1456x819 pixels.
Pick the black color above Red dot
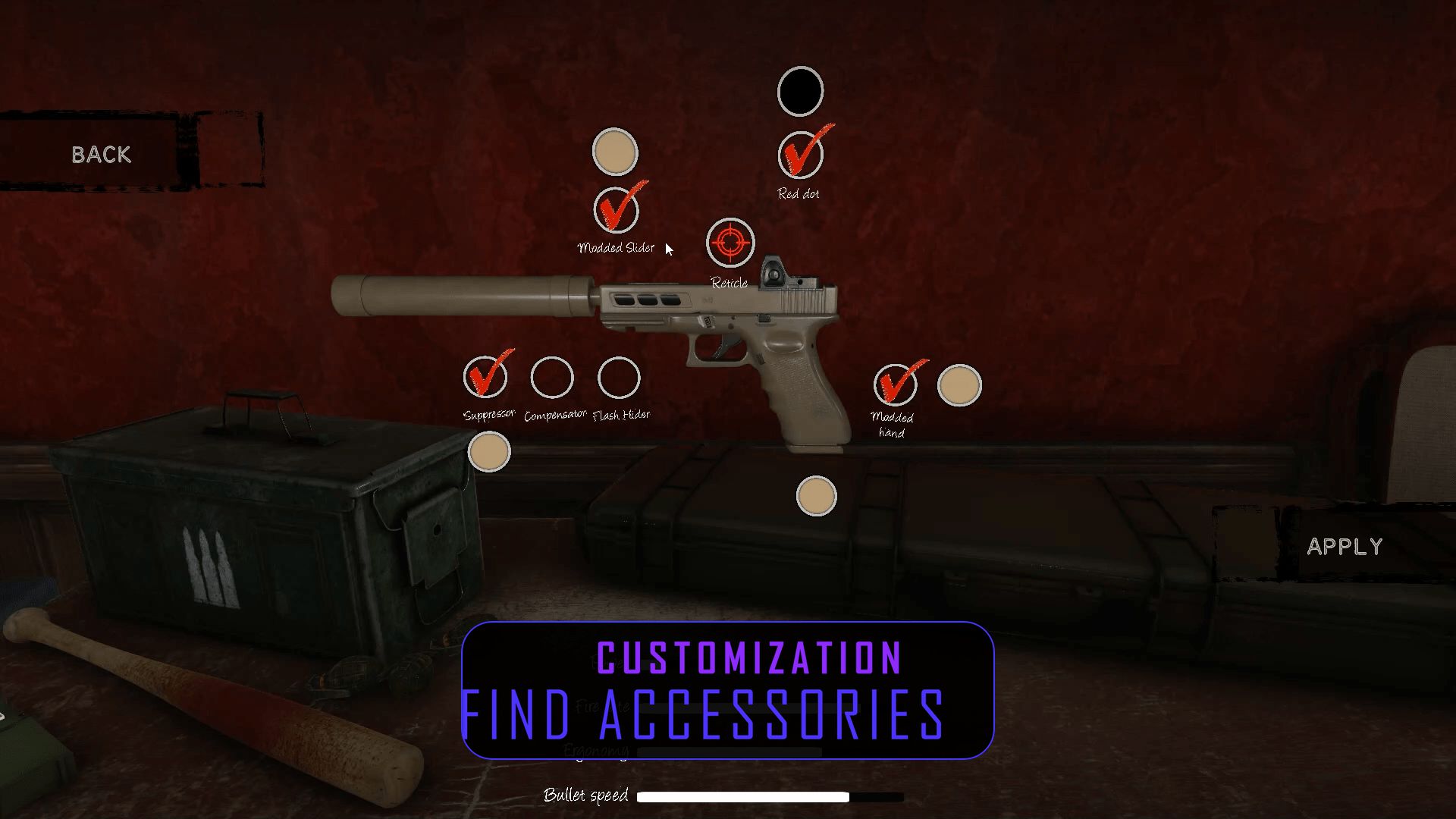[800, 92]
